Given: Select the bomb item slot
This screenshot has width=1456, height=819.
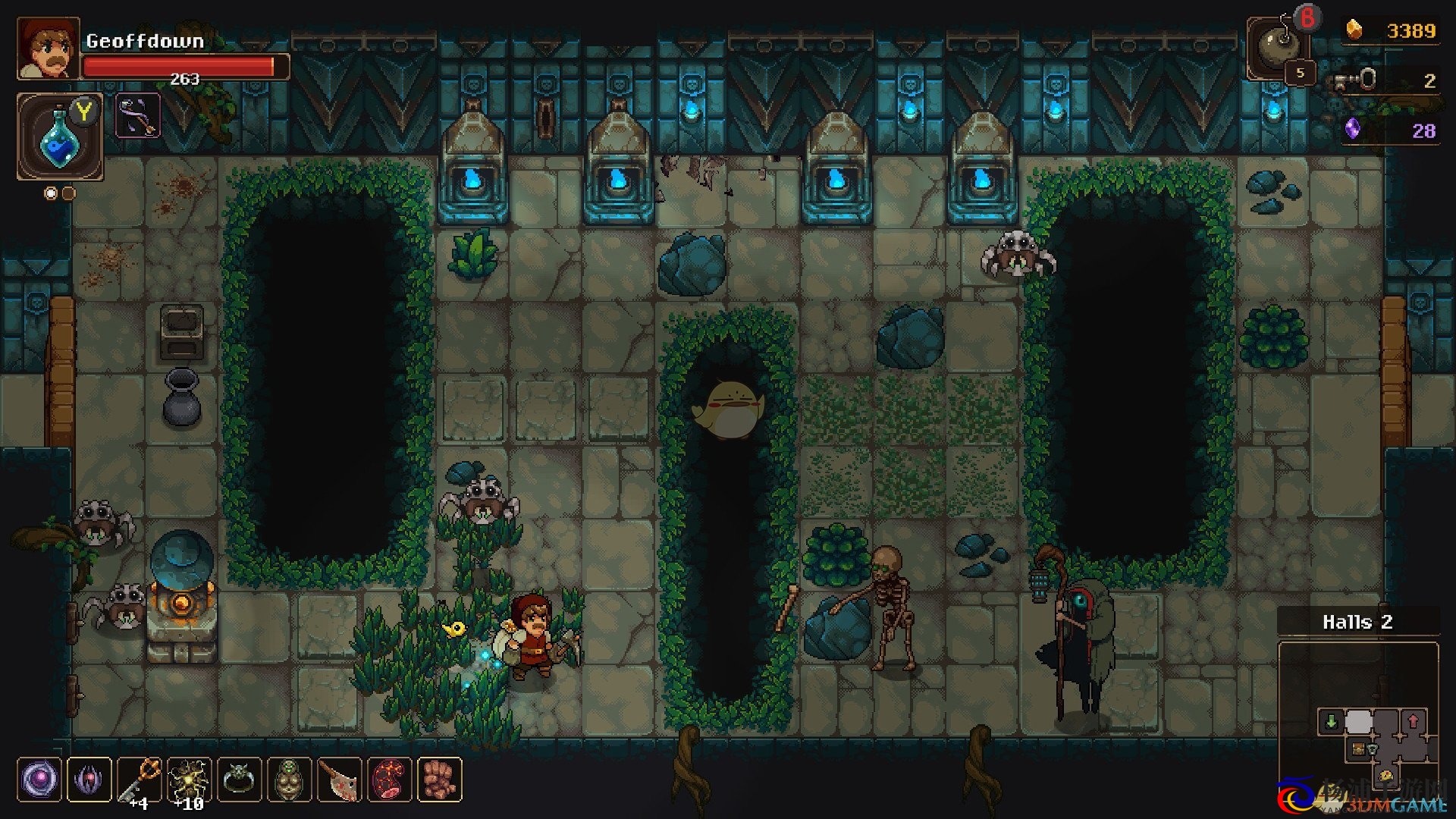Looking at the screenshot, I should tap(1277, 48).
